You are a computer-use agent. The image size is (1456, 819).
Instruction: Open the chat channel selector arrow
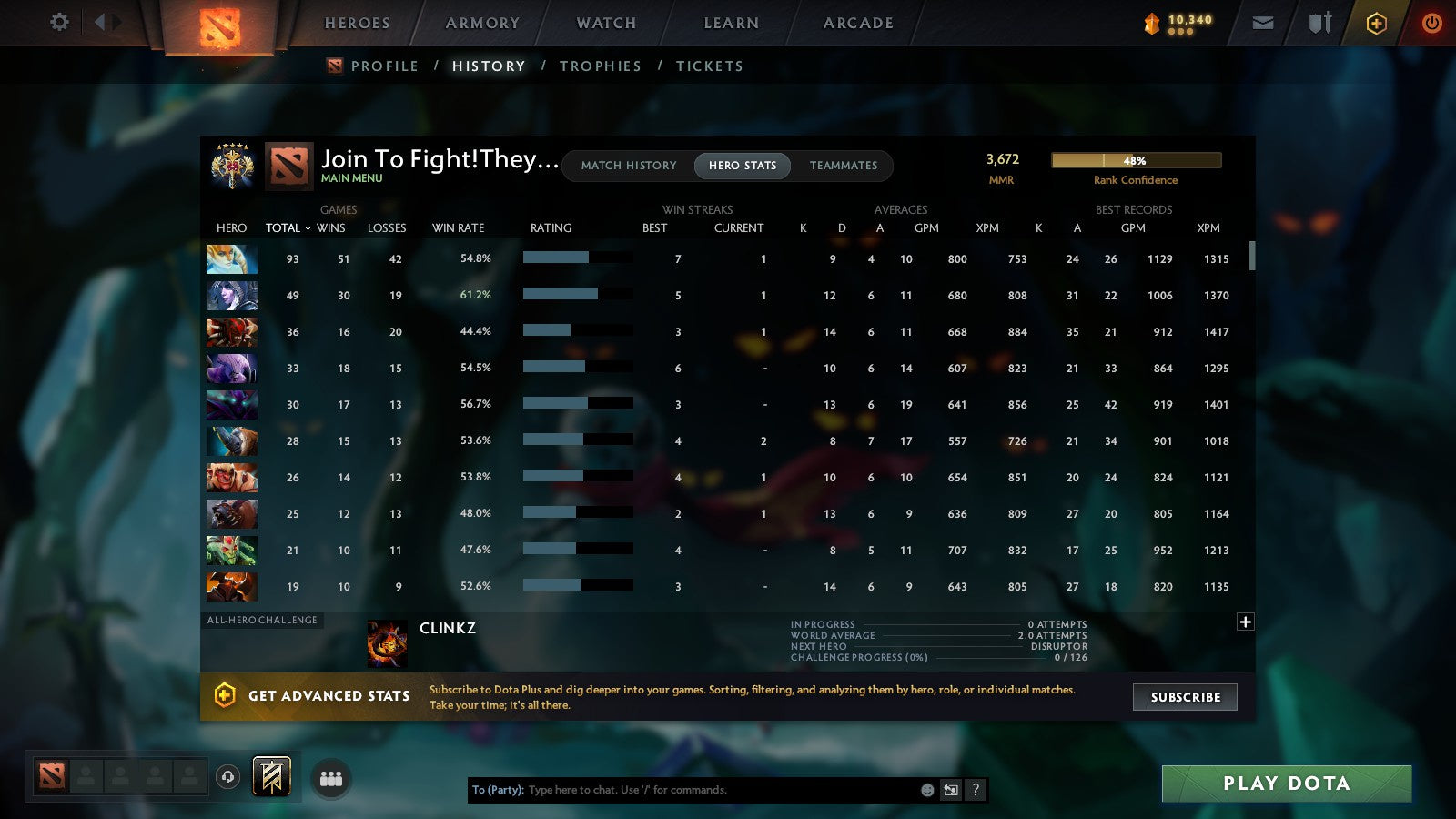coord(949,790)
